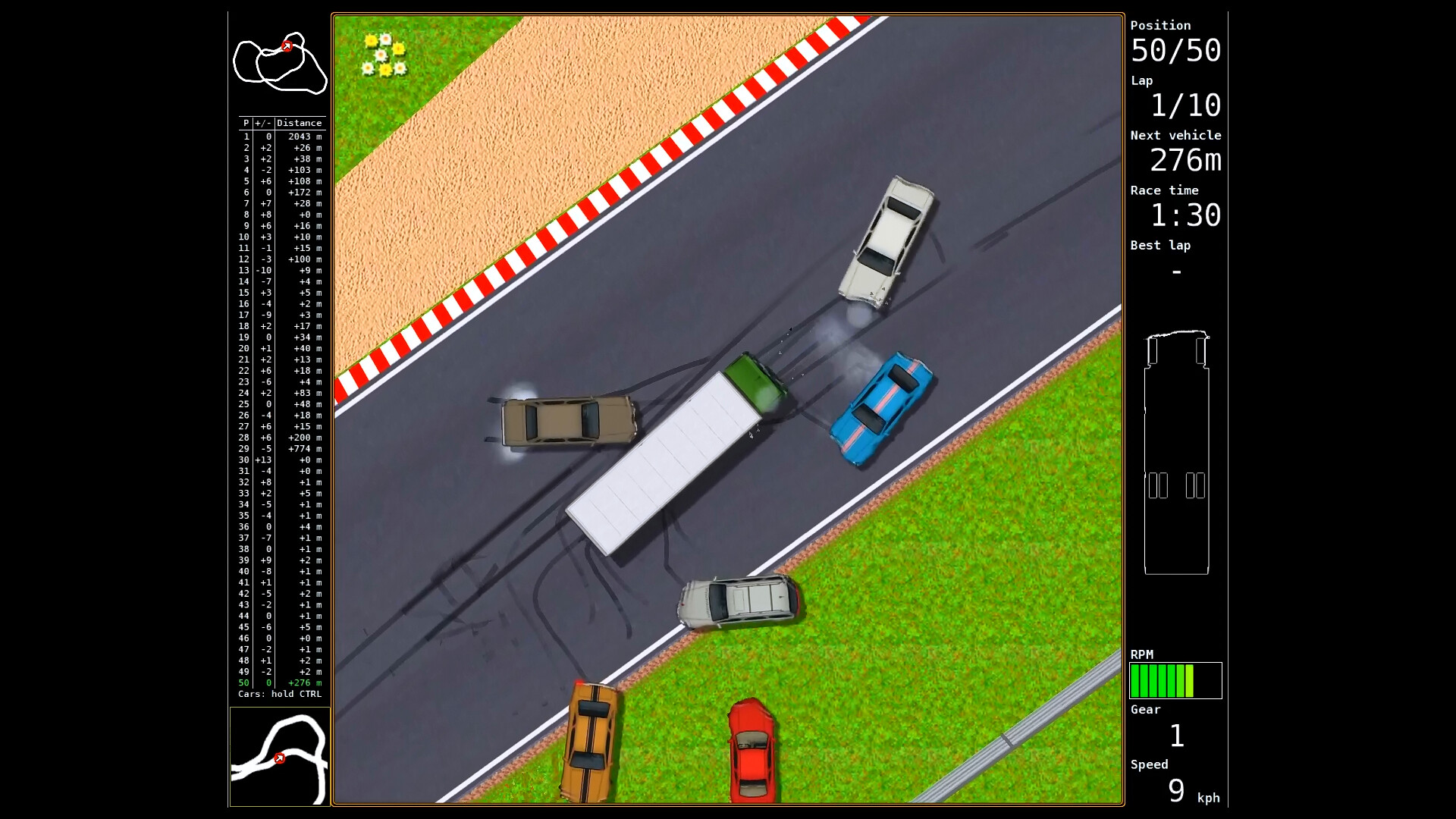
Task: Click the green RPM bar gauge
Action: [x=1175, y=680]
